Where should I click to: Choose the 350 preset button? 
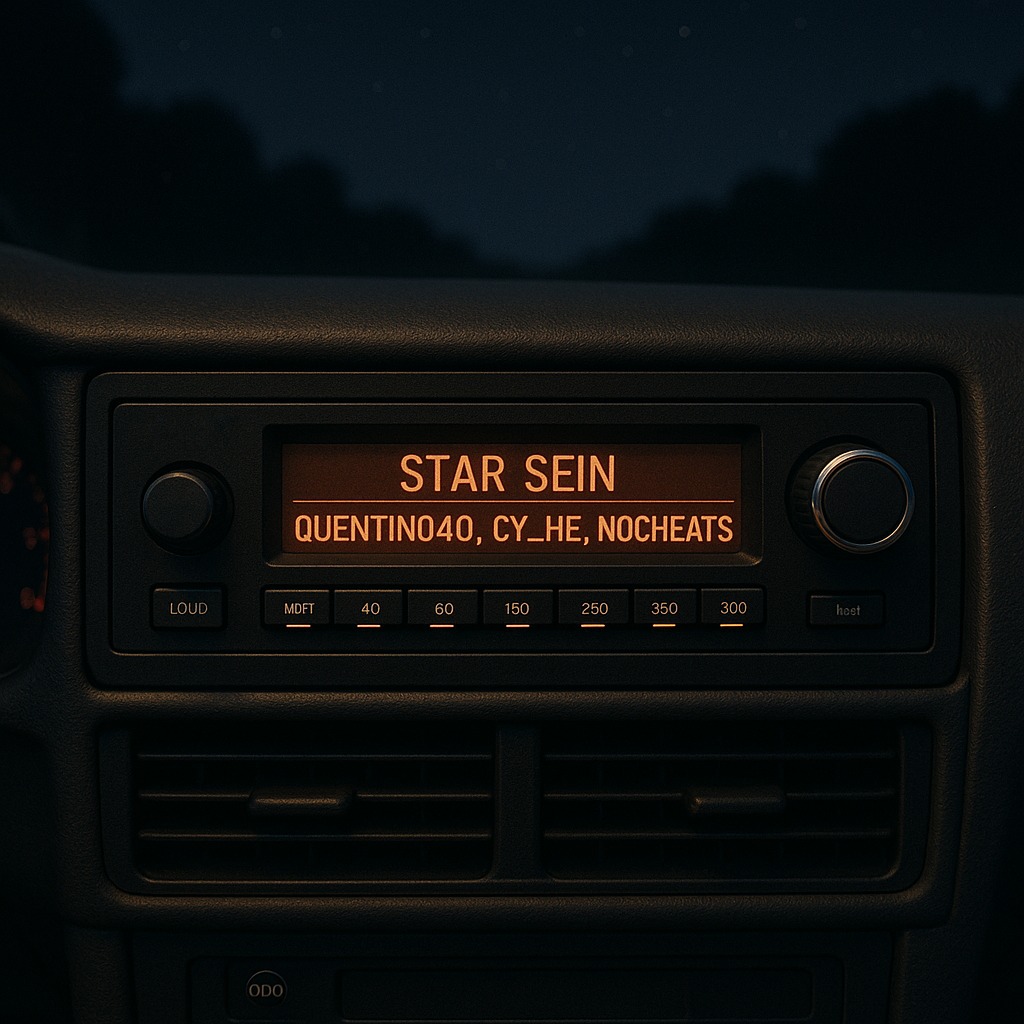pyautogui.click(x=664, y=608)
